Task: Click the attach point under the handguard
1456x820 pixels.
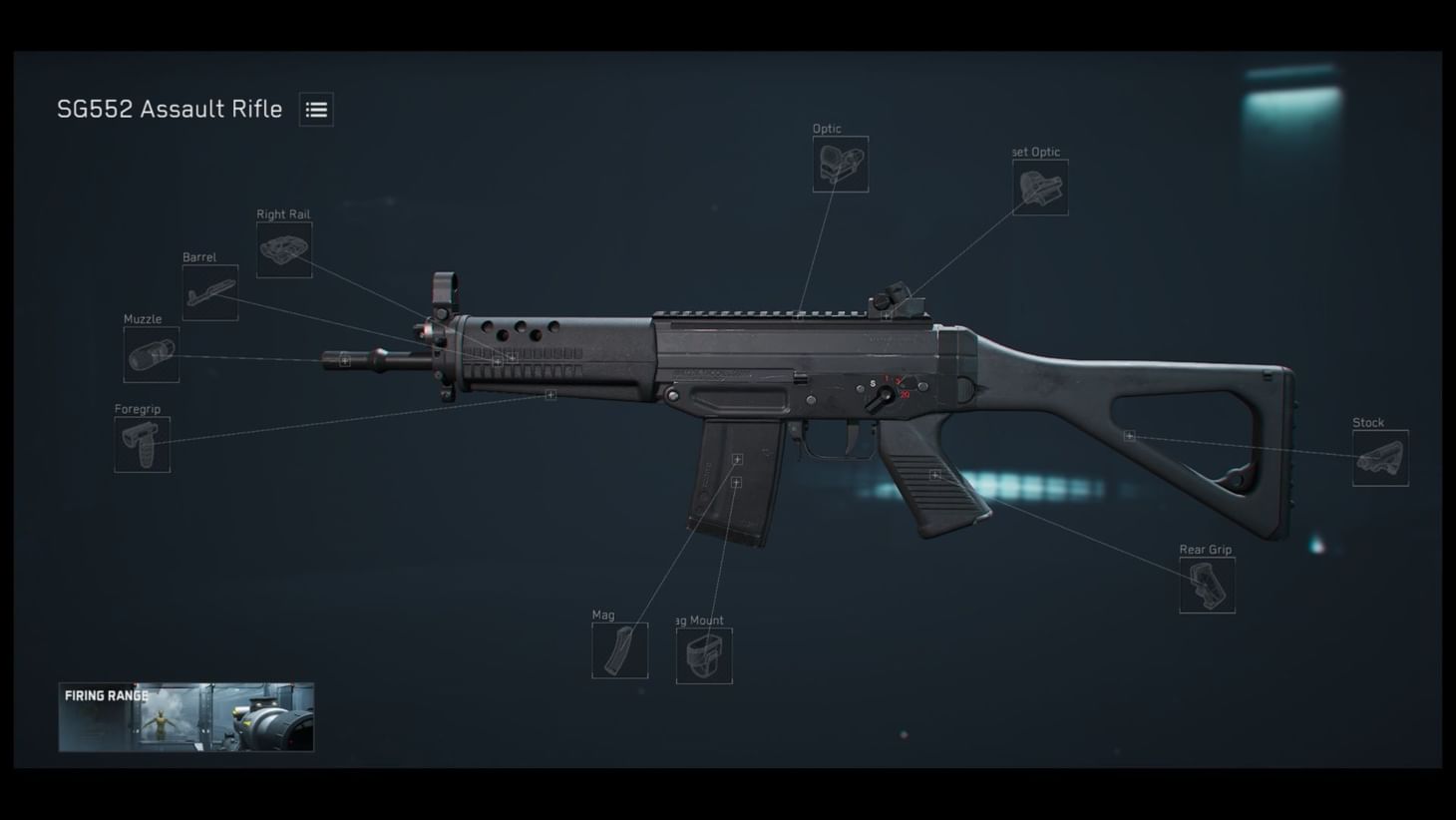Action: click(549, 395)
